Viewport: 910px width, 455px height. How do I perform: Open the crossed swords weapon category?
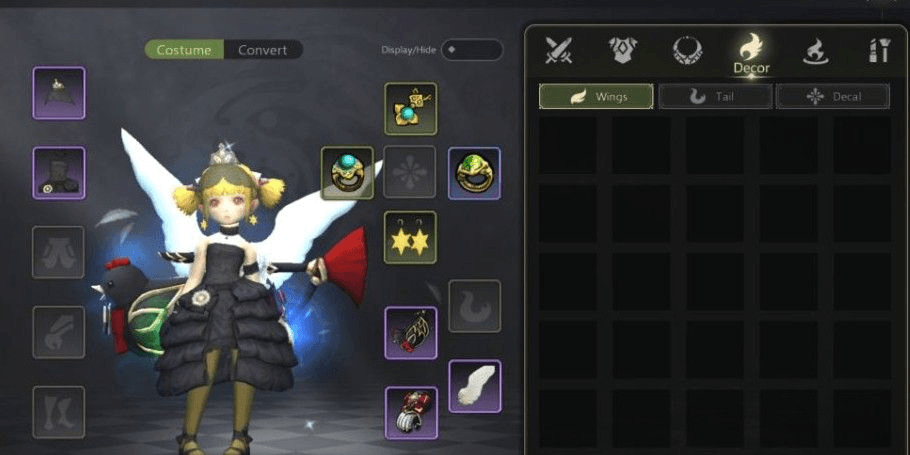559,51
